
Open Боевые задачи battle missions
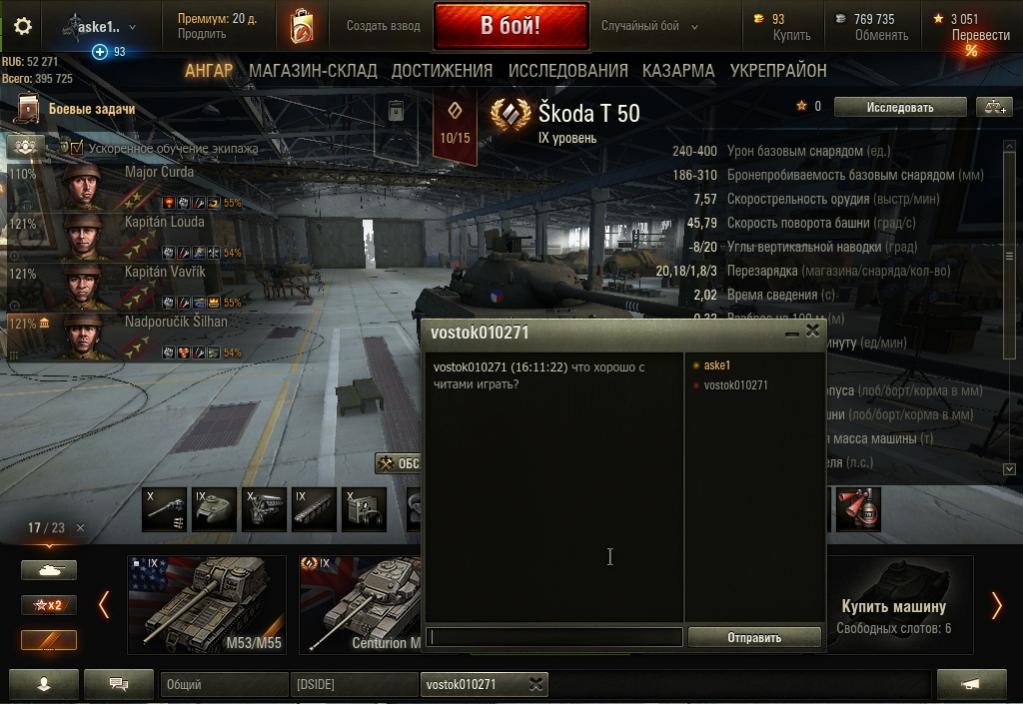coord(90,109)
